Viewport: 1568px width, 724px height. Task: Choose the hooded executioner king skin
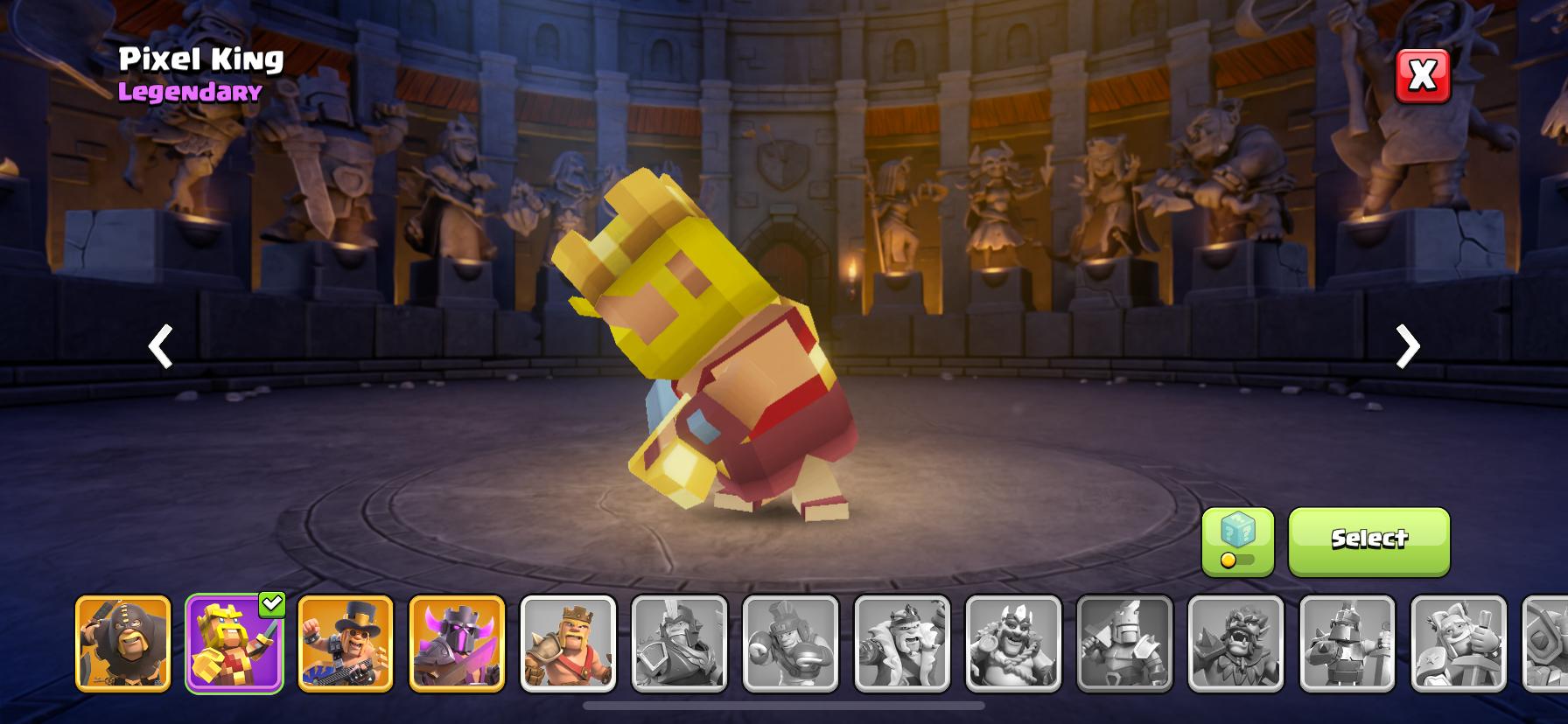click(x=123, y=644)
